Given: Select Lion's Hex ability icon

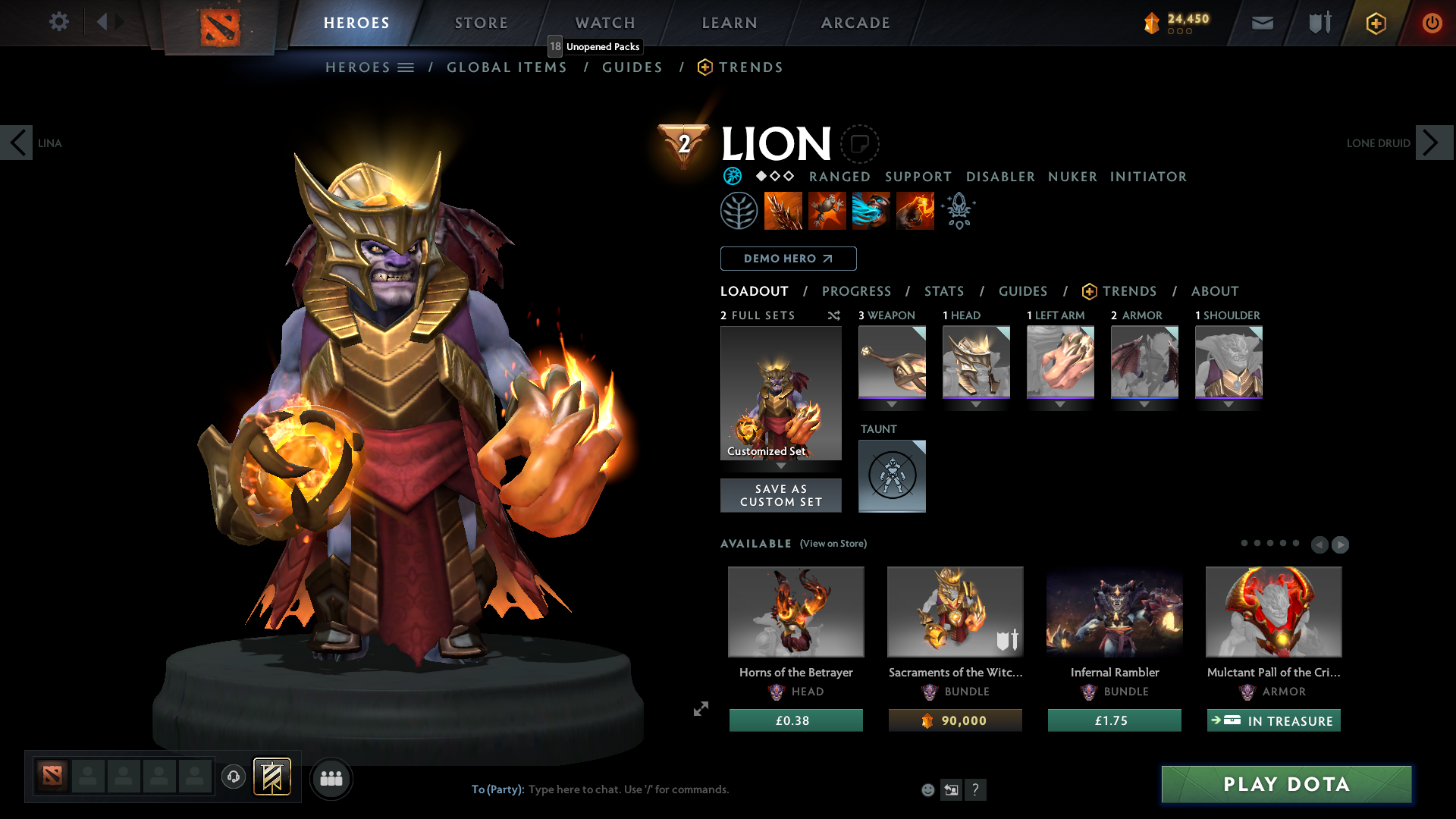Looking at the screenshot, I should (x=827, y=210).
